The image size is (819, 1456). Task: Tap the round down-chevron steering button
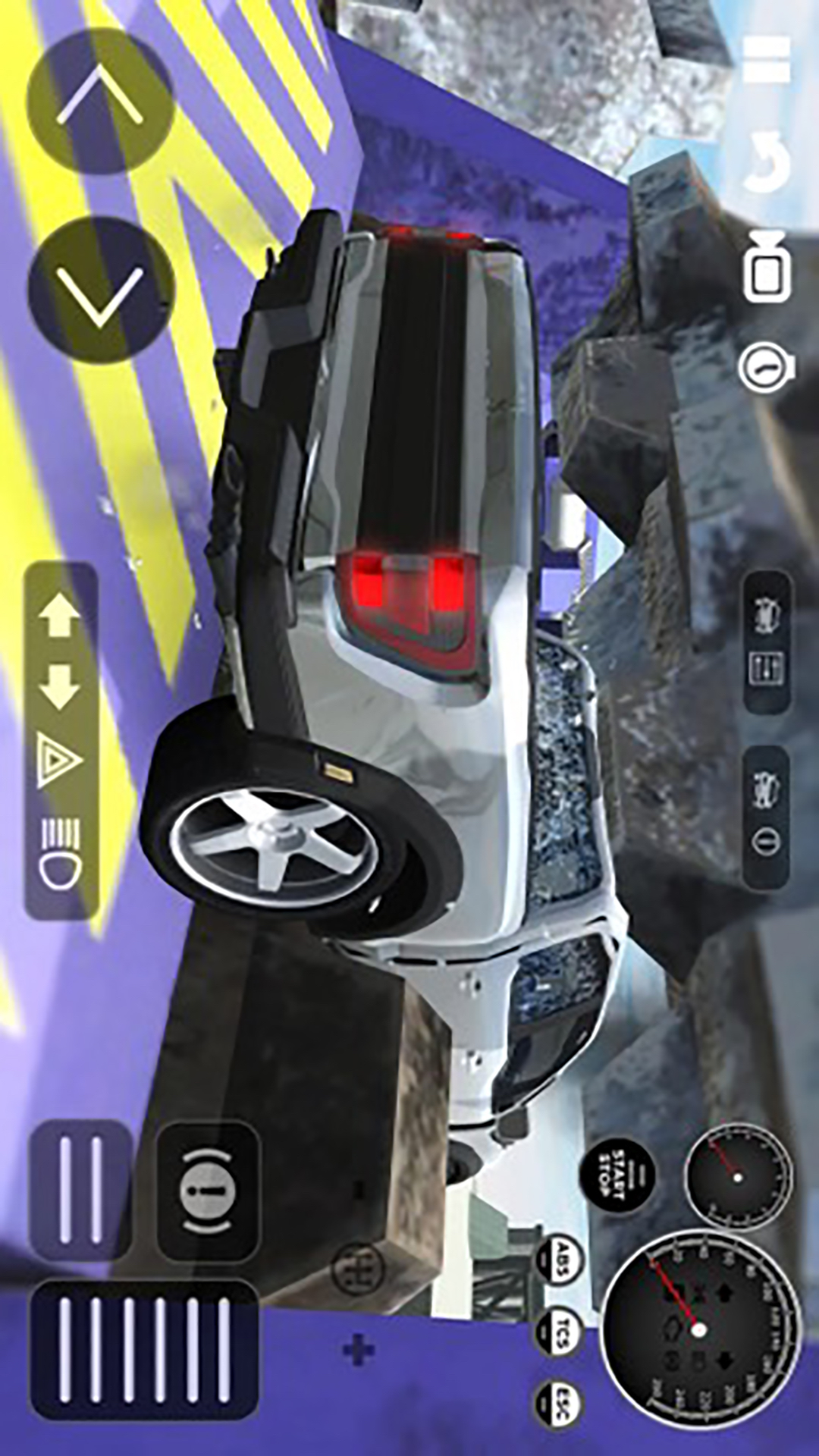click(x=100, y=290)
